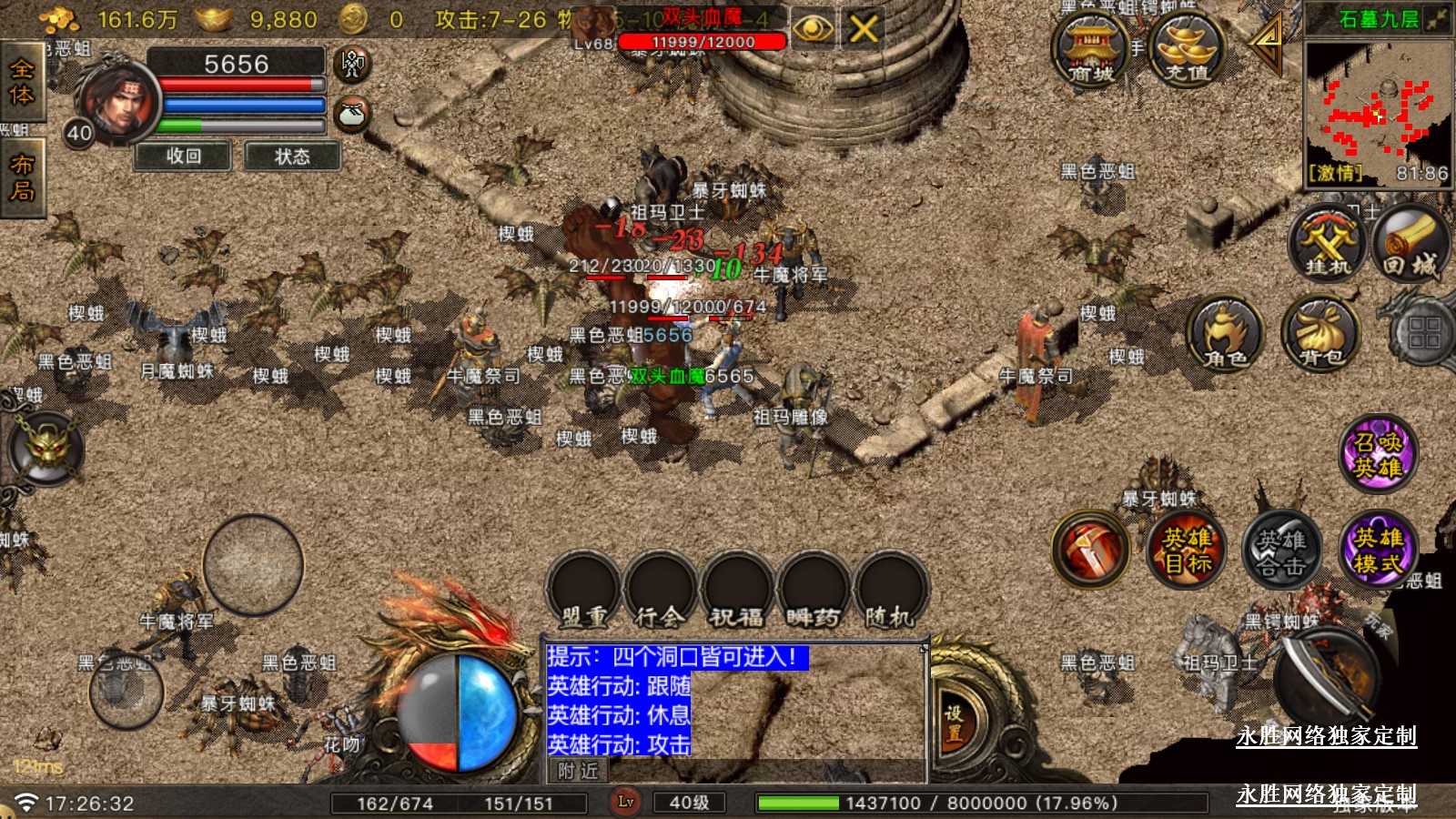Select the 全体 side tab

click(x=21, y=82)
